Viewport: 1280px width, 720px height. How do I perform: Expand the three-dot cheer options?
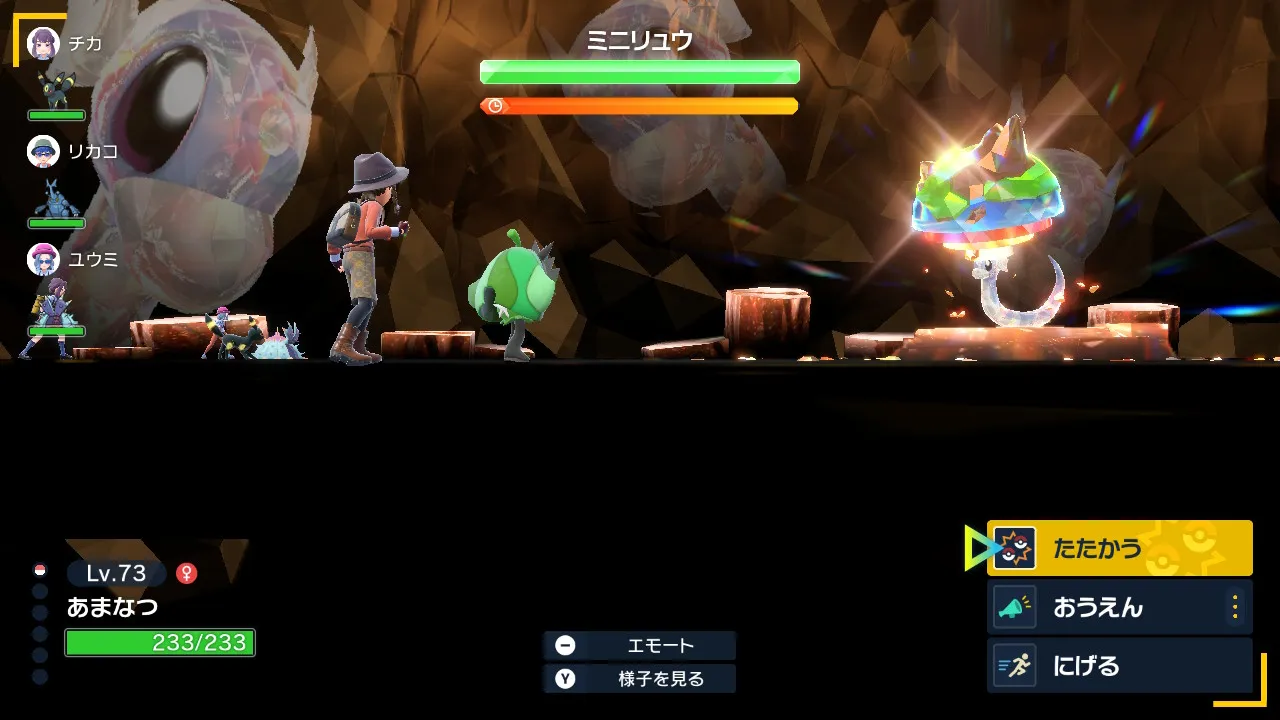[x=1235, y=607]
